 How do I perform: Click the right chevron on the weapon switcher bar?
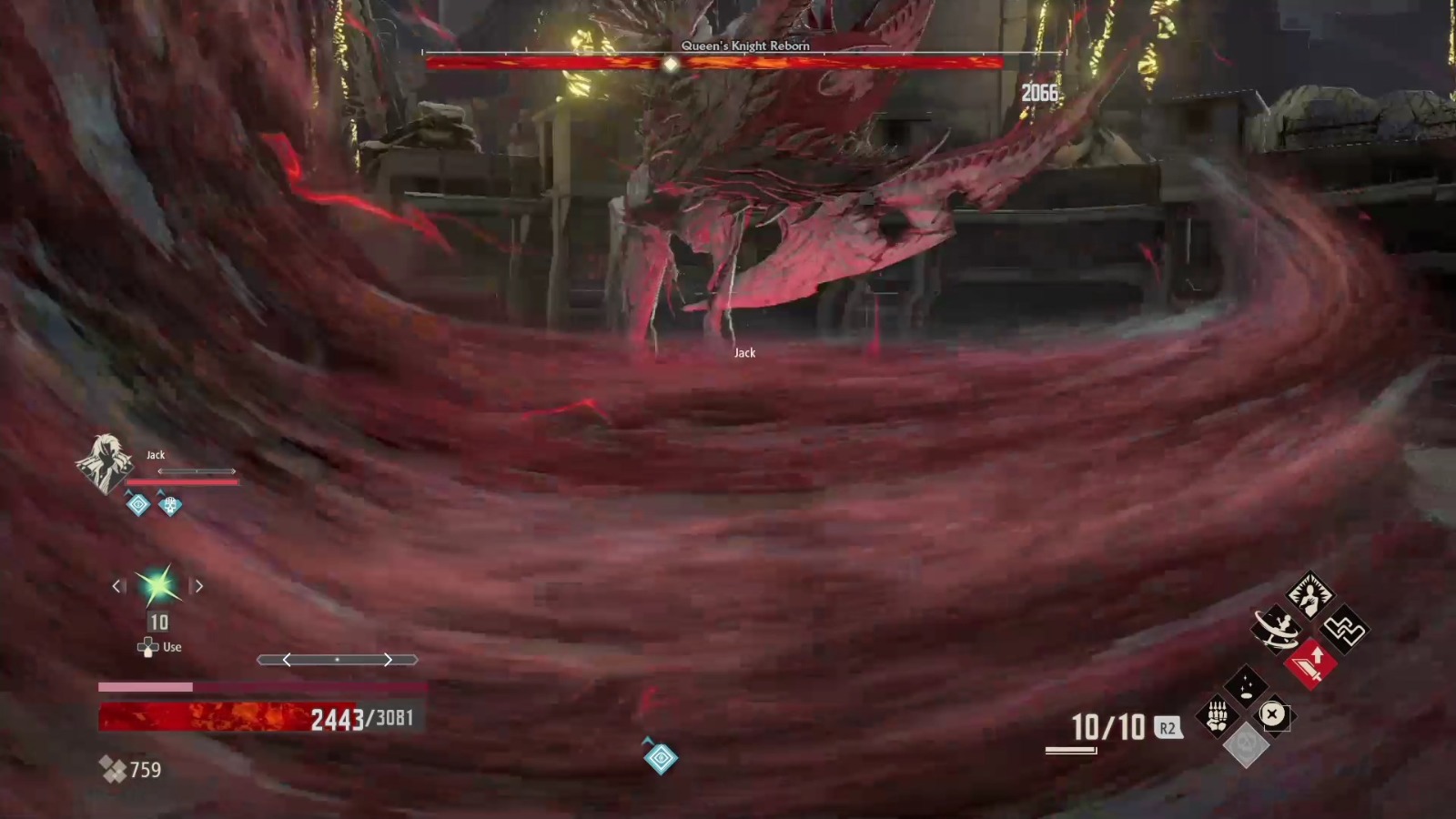(x=388, y=660)
